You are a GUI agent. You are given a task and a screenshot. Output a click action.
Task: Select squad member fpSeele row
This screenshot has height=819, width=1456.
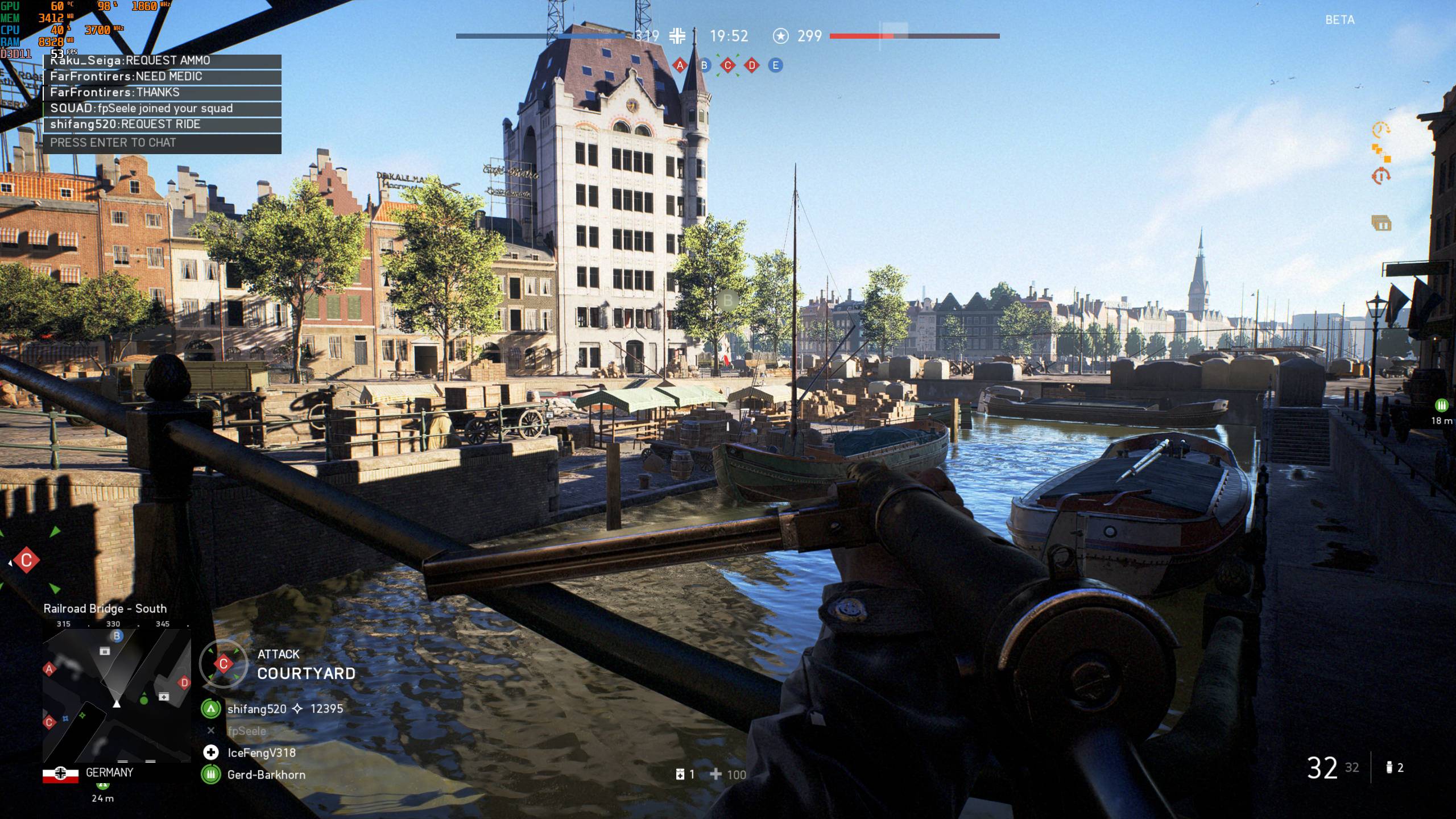tap(246, 731)
